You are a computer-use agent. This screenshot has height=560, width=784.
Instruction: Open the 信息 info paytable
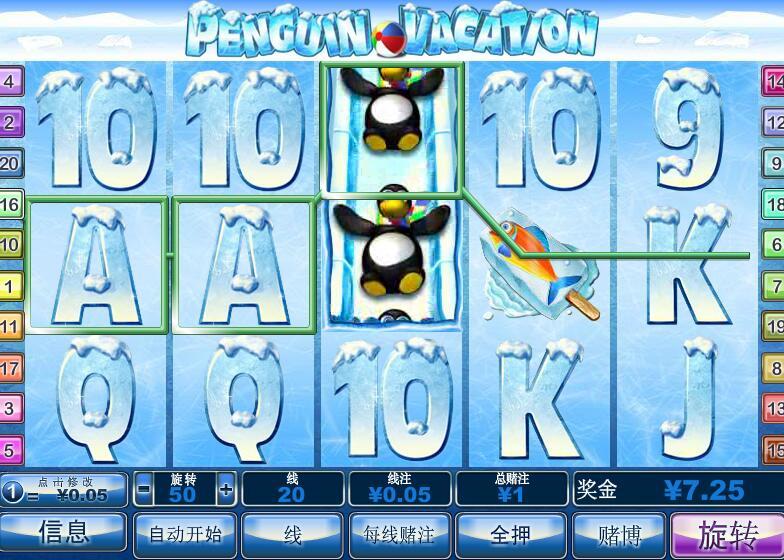[63, 532]
